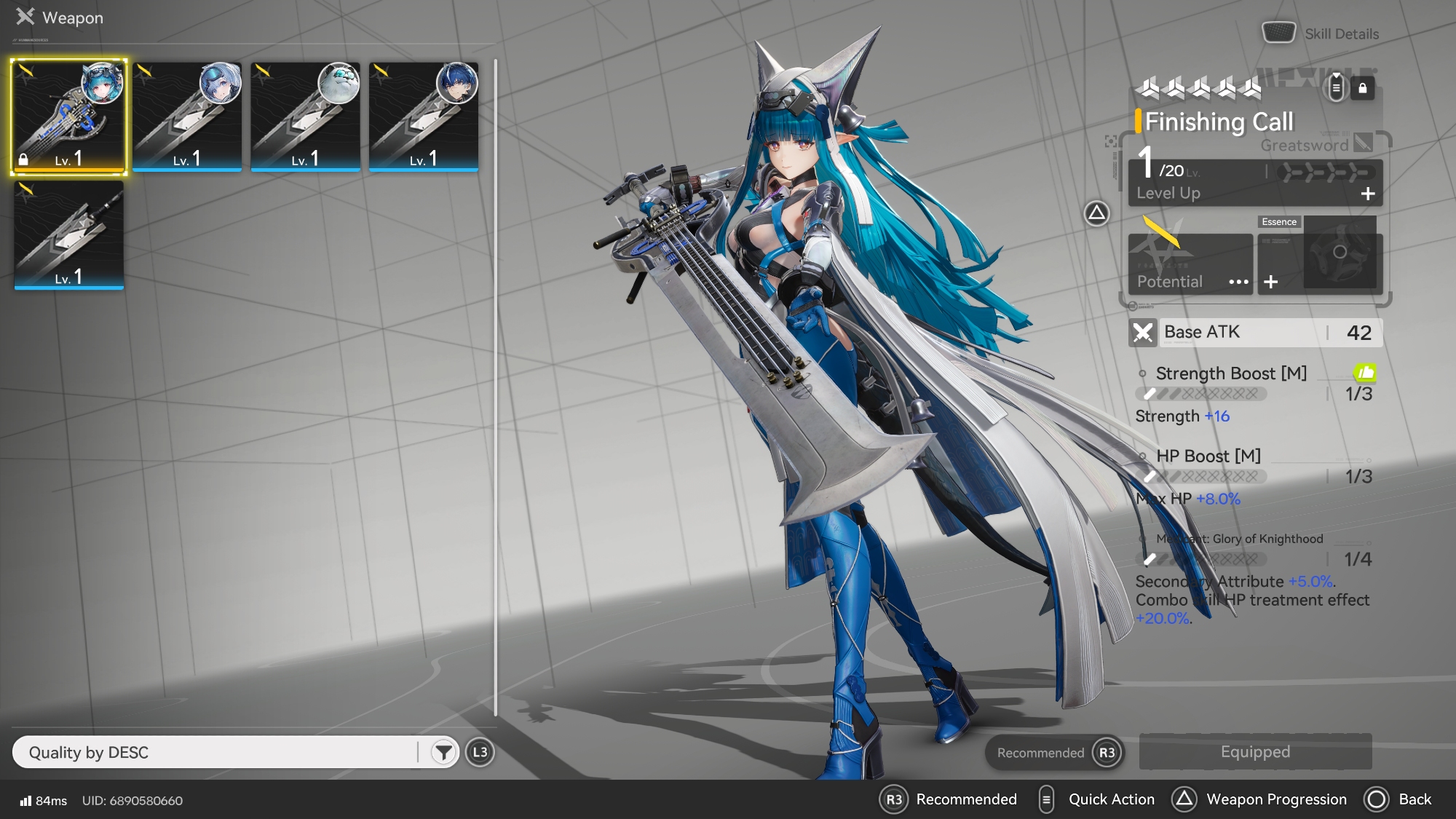Click the Equipped status button

pyautogui.click(x=1255, y=751)
